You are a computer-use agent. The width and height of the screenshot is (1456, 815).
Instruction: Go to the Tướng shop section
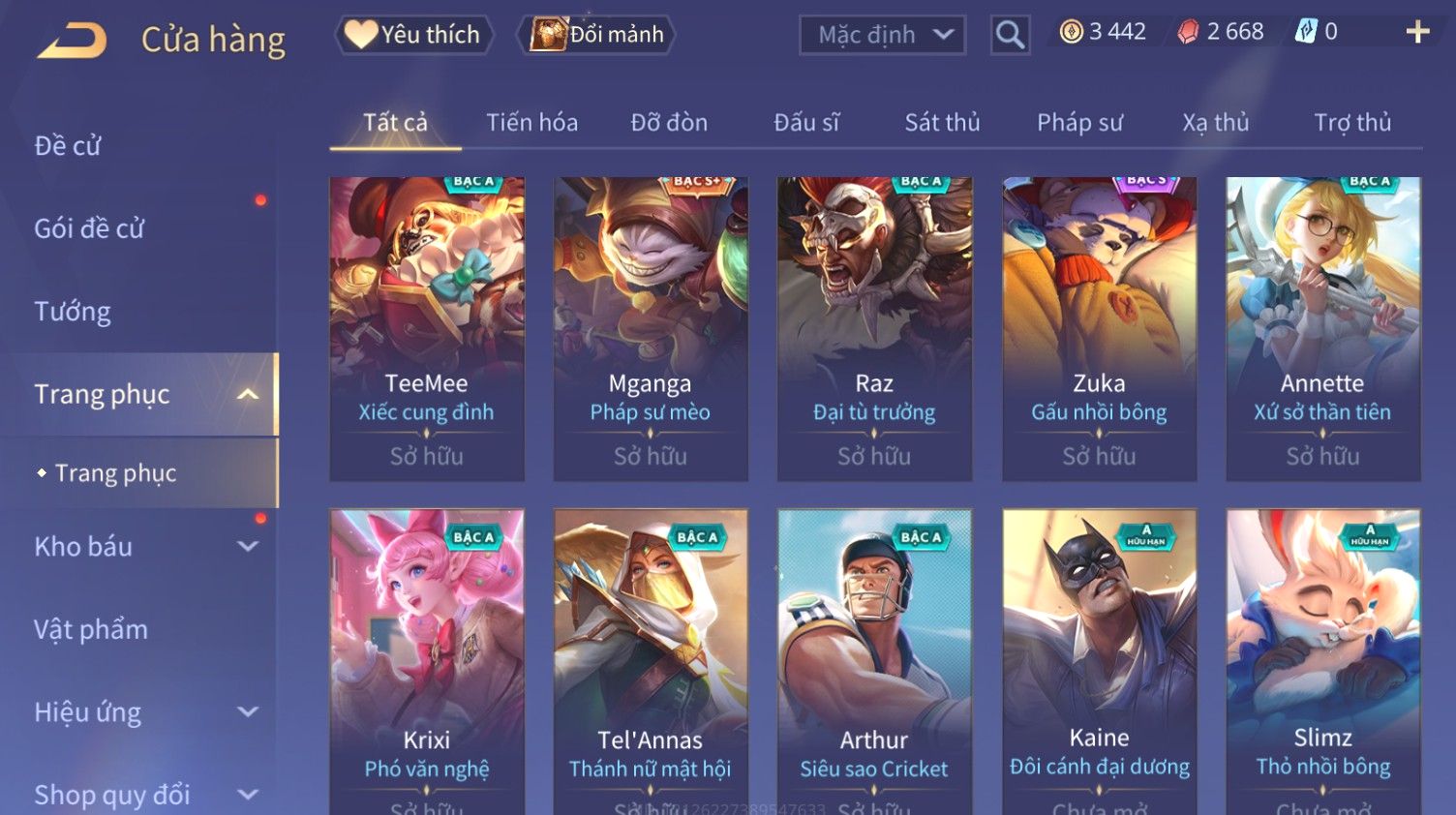[73, 312]
